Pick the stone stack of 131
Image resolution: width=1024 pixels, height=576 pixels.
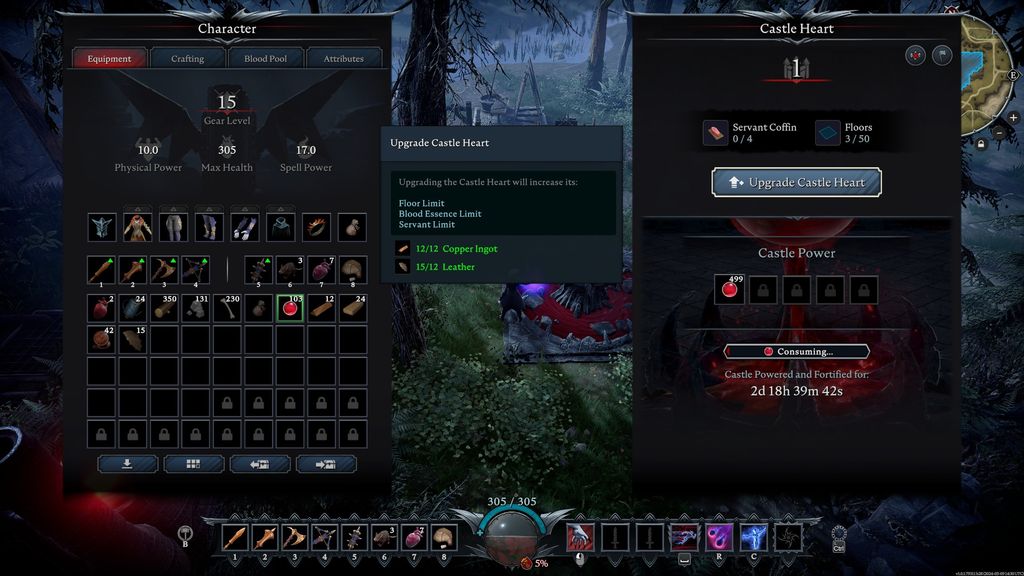(196, 308)
